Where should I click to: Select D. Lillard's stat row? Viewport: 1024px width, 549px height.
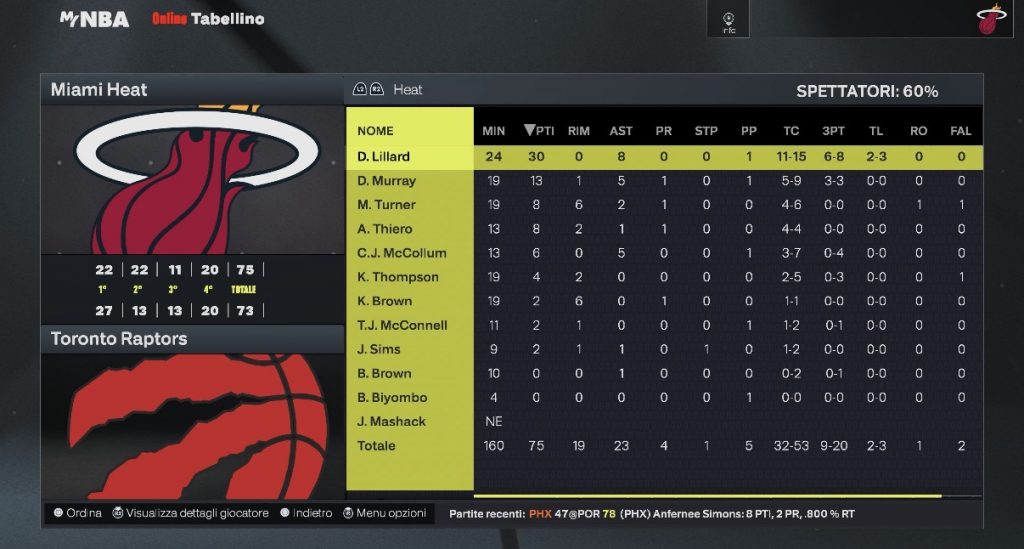[x=384, y=156]
